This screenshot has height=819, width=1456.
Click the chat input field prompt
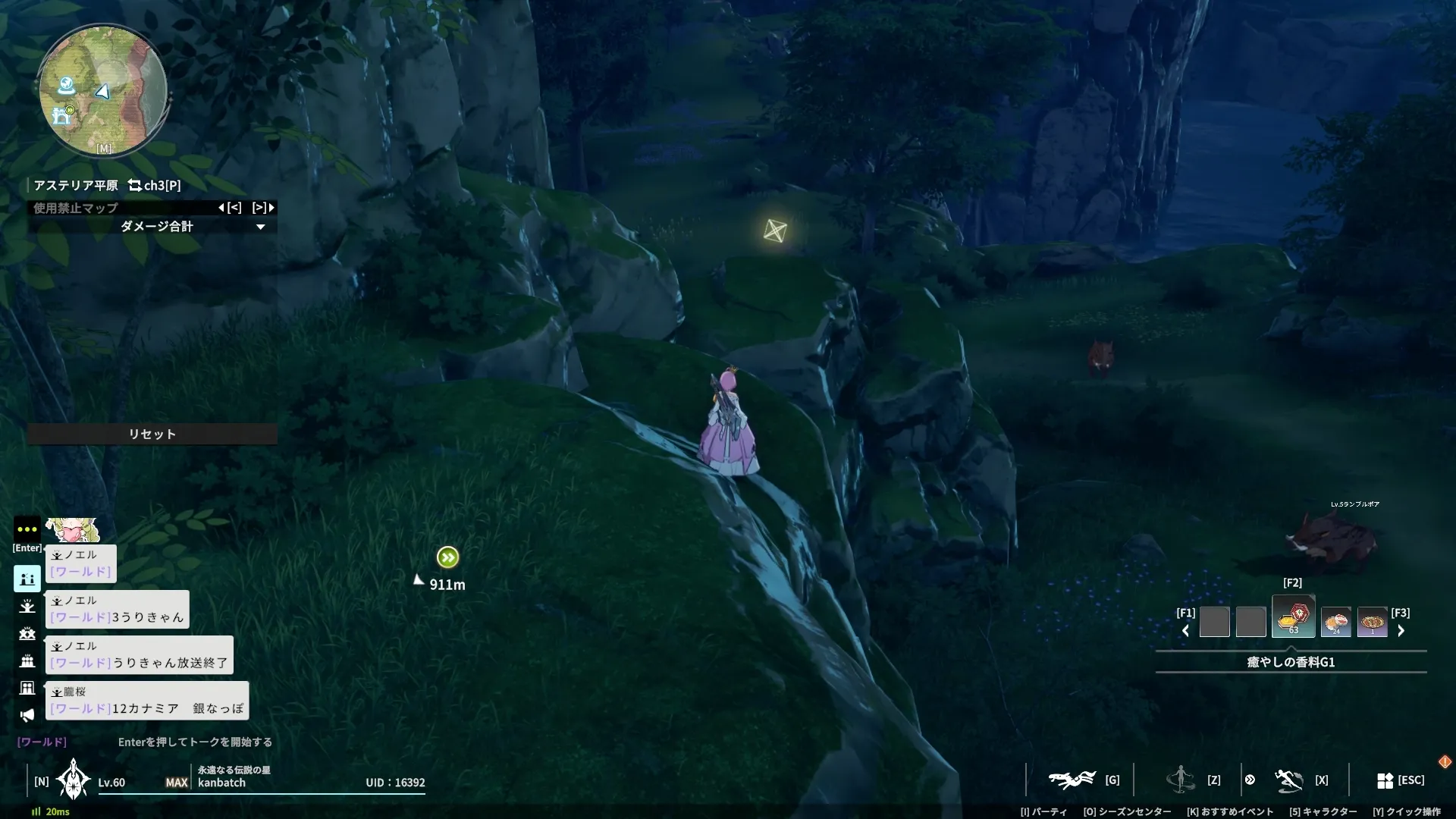195,742
